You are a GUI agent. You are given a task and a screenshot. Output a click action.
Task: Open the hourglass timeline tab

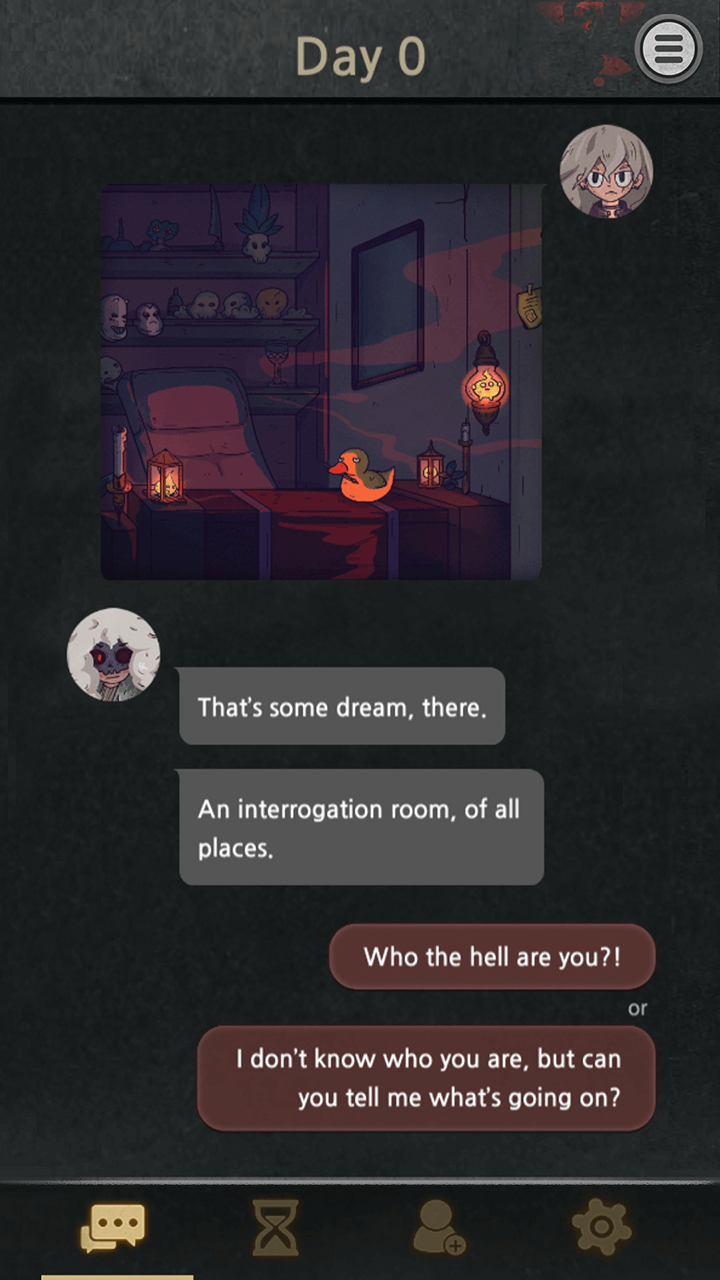coord(274,1228)
